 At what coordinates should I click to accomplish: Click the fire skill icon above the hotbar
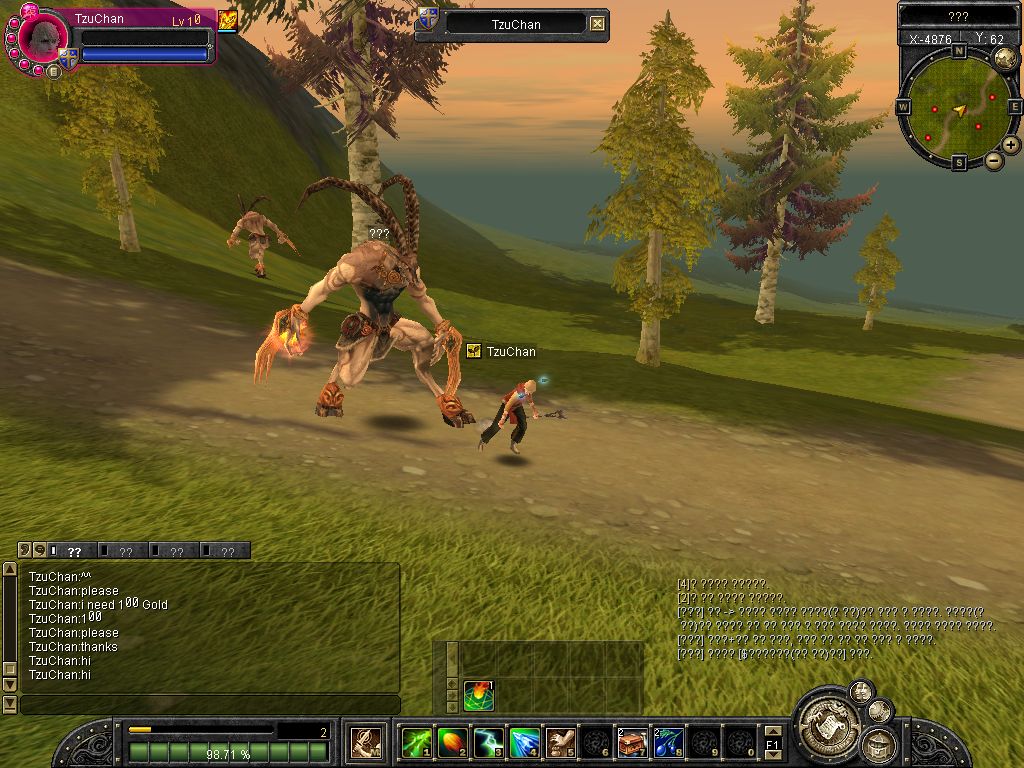pyautogui.click(x=479, y=695)
